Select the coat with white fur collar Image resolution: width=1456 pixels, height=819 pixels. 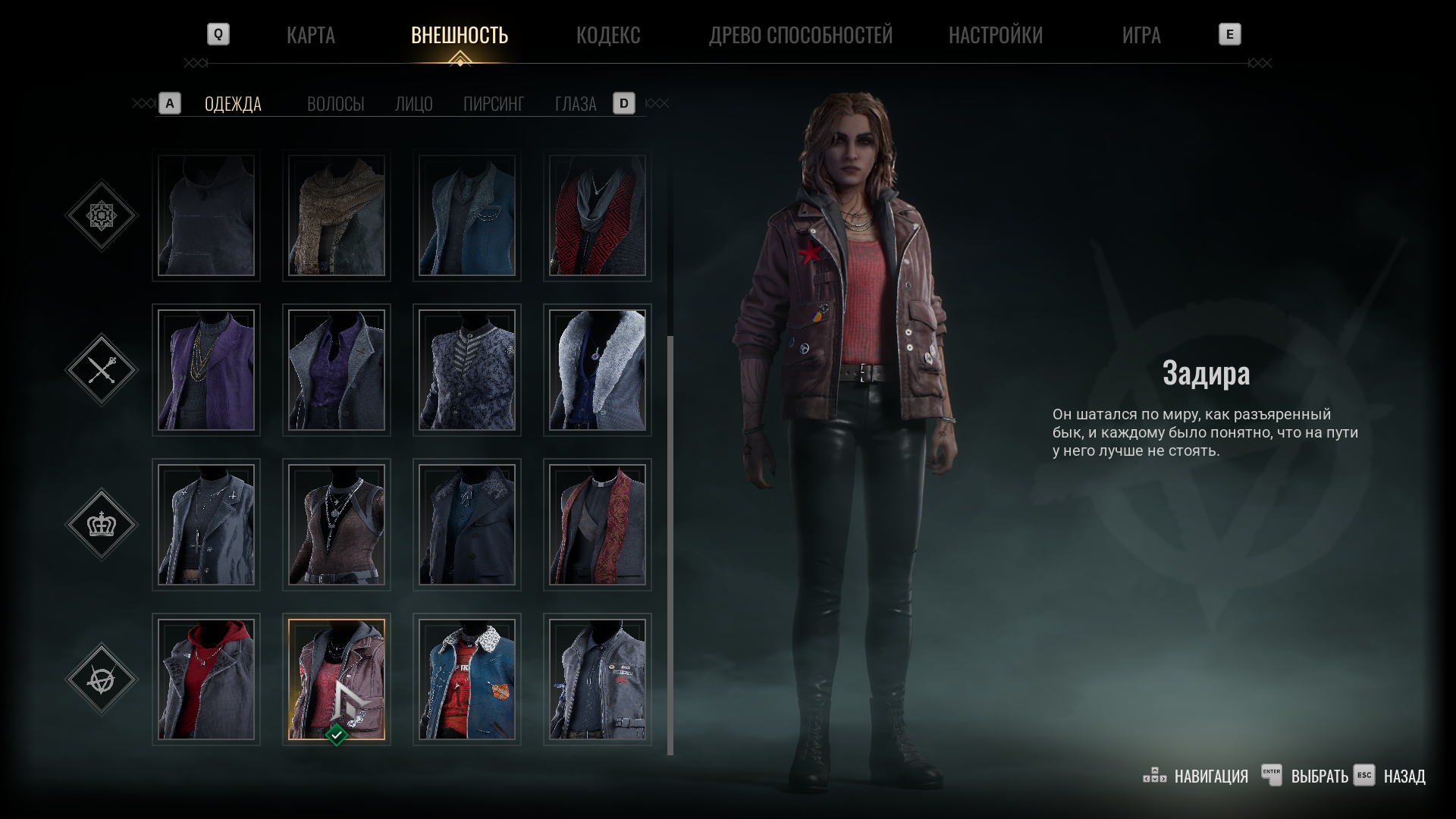click(598, 370)
